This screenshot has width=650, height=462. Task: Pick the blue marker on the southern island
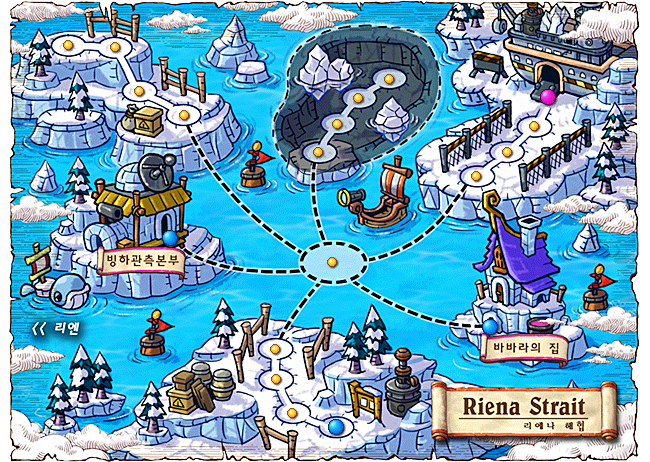click(335, 425)
